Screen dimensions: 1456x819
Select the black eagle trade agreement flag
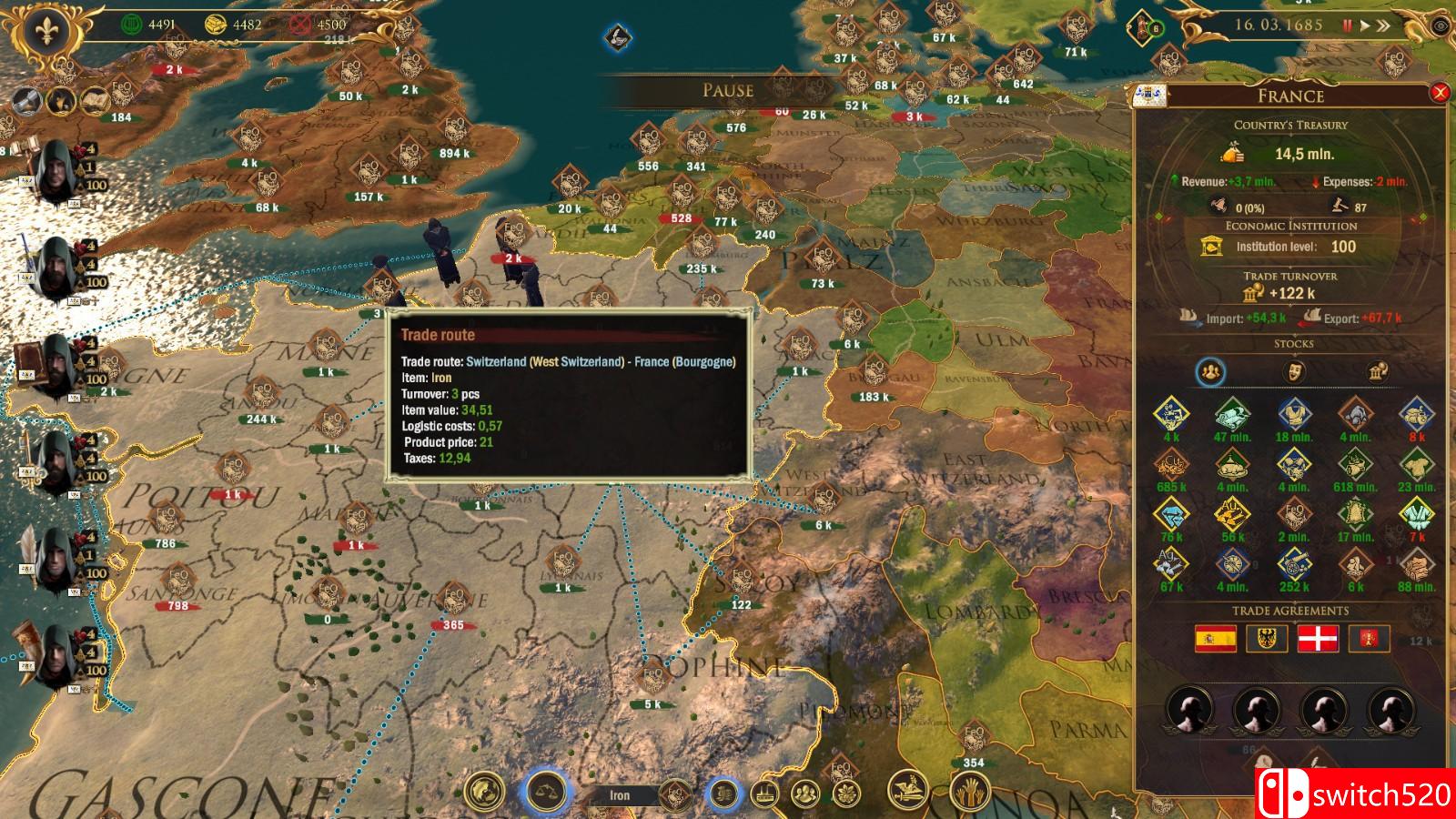pyautogui.click(x=1267, y=639)
